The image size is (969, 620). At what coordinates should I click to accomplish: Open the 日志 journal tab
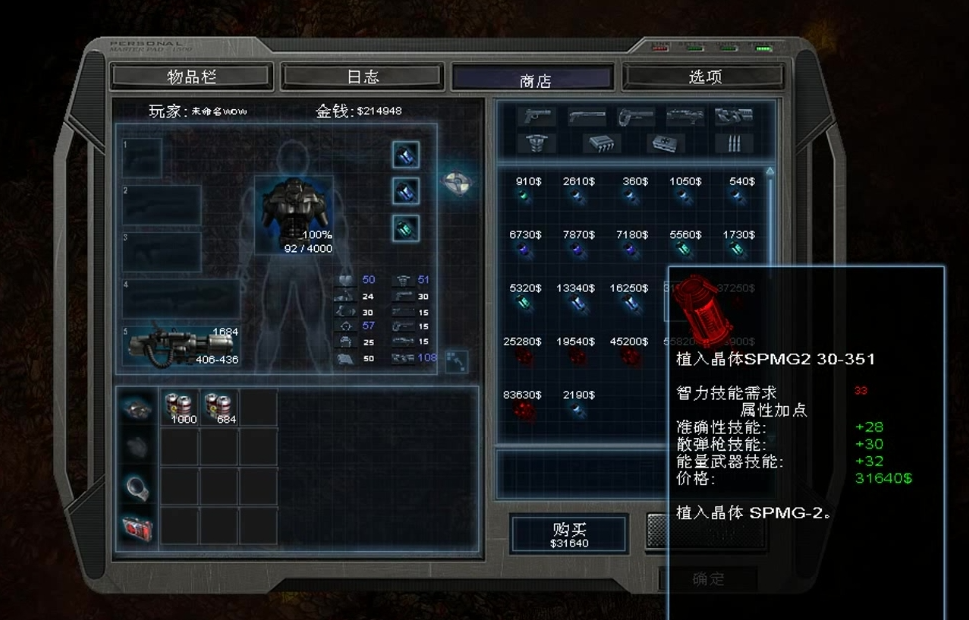(x=362, y=76)
